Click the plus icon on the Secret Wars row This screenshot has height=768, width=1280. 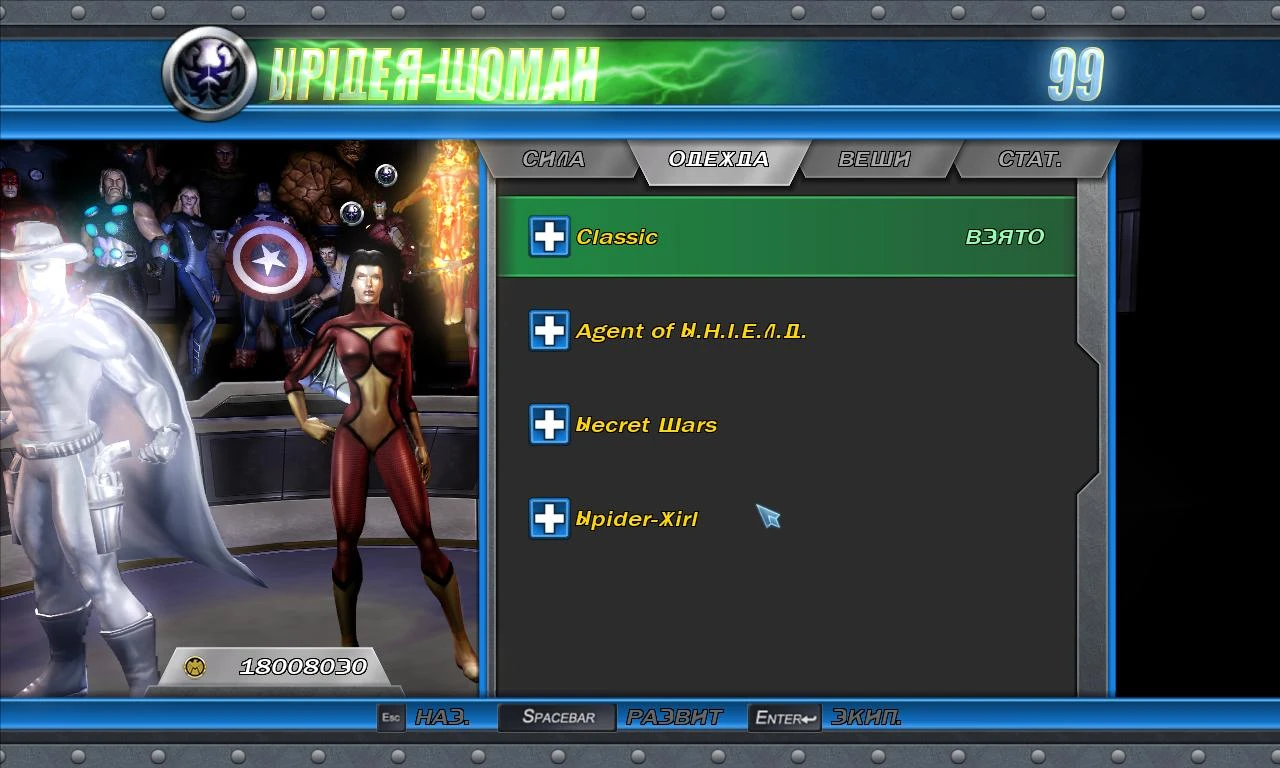[548, 424]
